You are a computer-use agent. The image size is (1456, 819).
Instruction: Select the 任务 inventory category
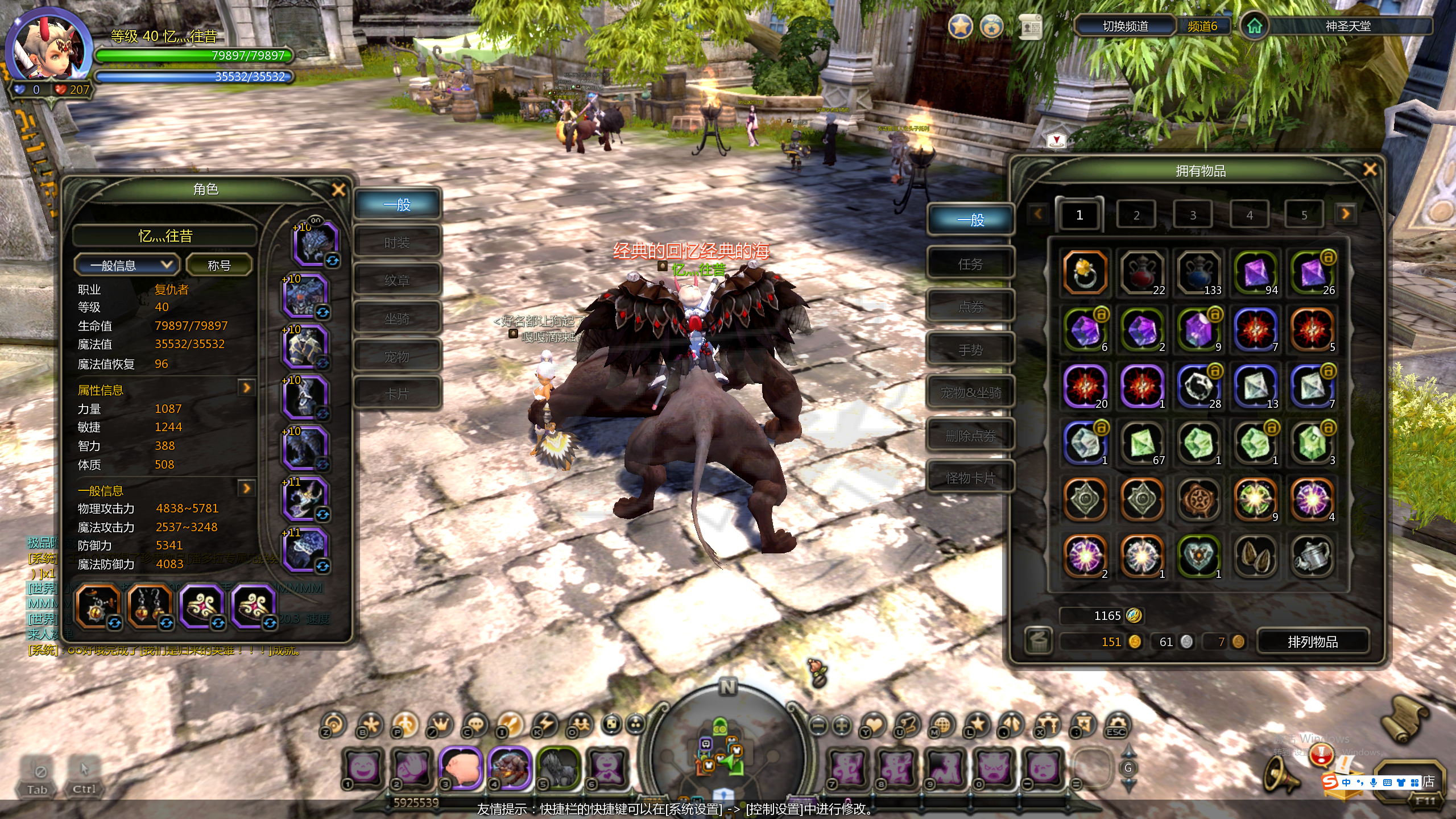click(970, 264)
